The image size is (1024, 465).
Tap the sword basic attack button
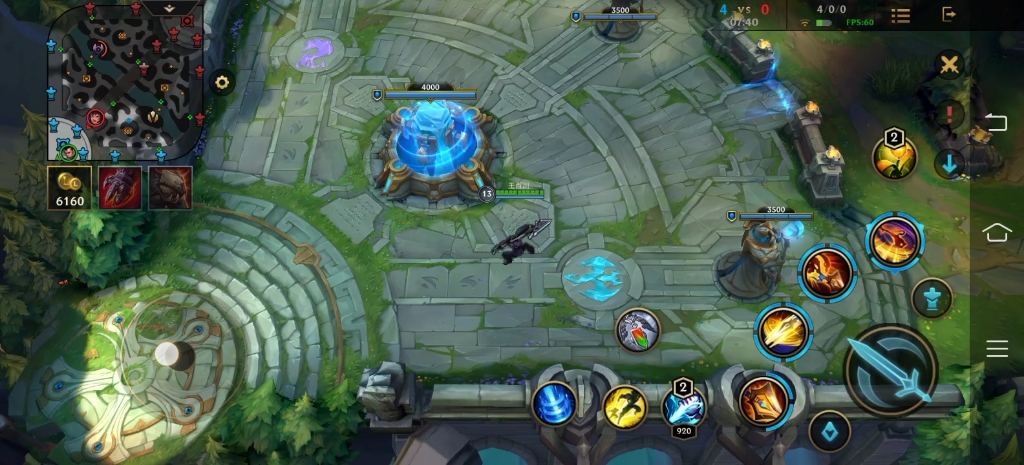(x=890, y=370)
